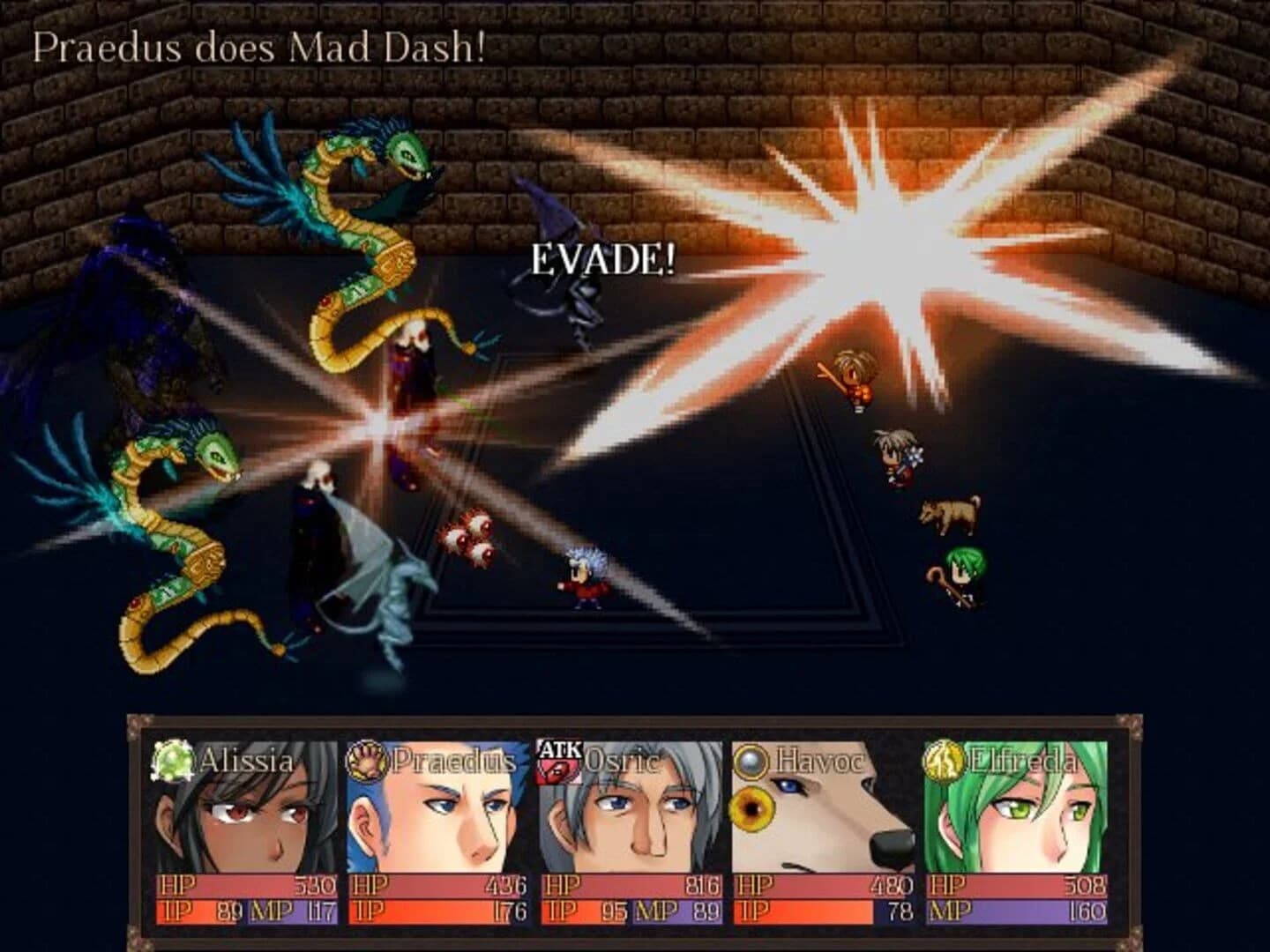Click the silver orb icon next to Havoc
Viewport: 1270px width, 952px height.
751,760
